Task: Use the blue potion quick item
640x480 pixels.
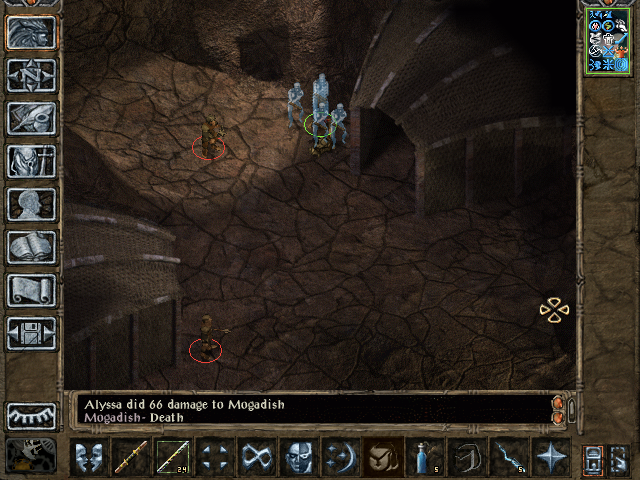Action: click(426, 458)
